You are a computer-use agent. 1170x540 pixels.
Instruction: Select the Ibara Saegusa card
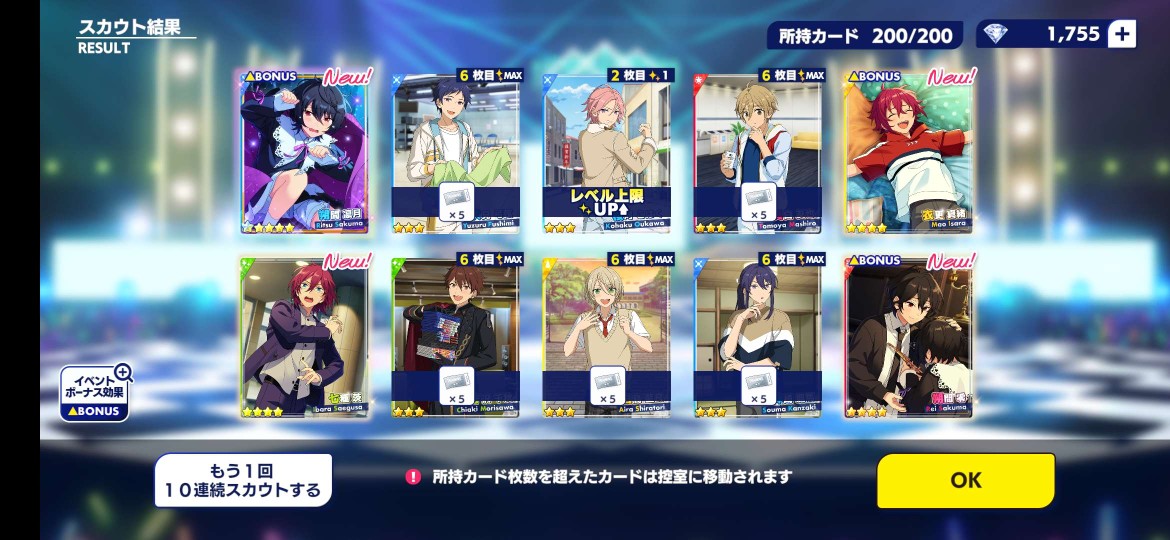pos(304,337)
